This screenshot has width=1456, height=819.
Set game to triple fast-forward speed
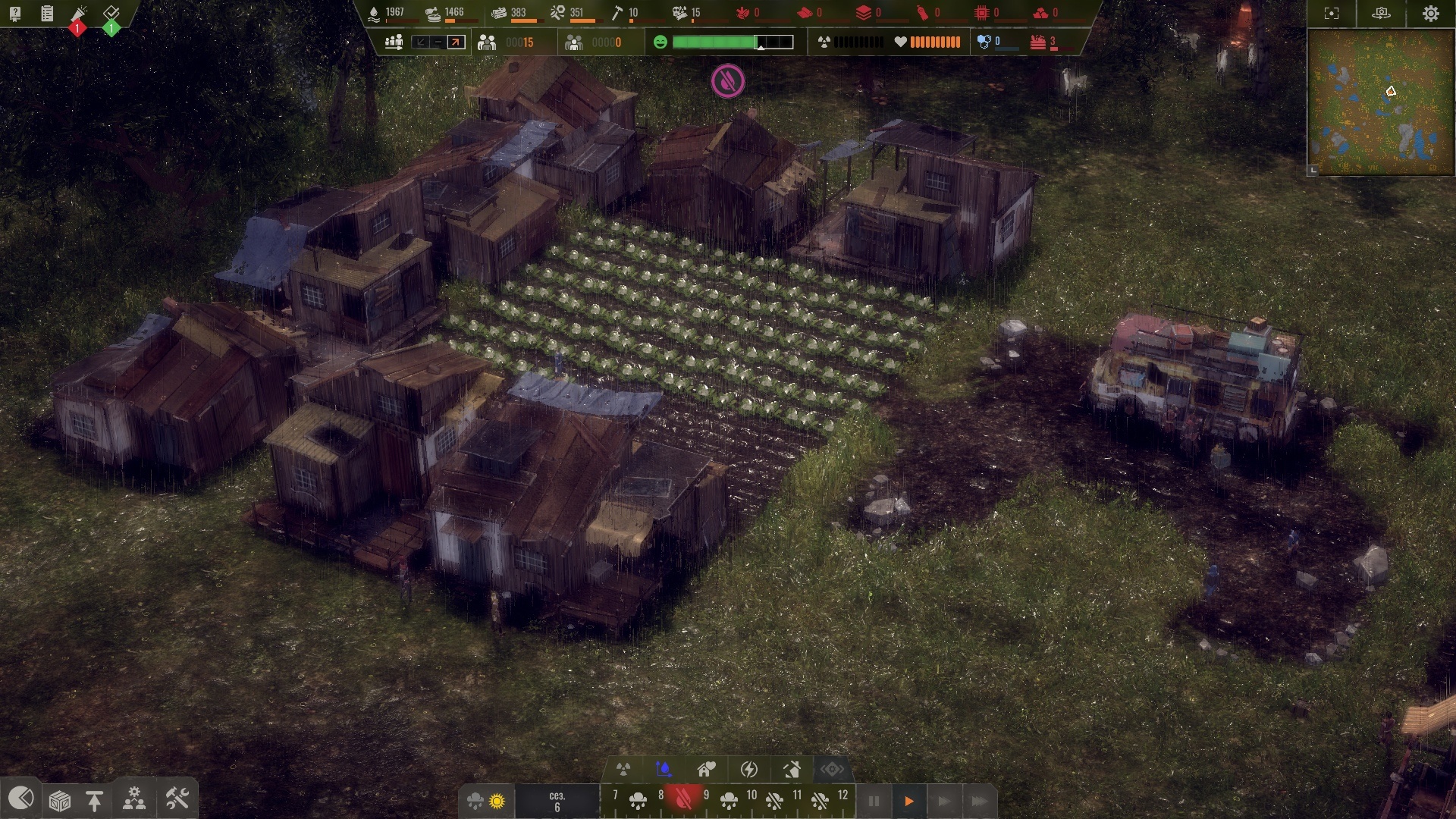979,802
